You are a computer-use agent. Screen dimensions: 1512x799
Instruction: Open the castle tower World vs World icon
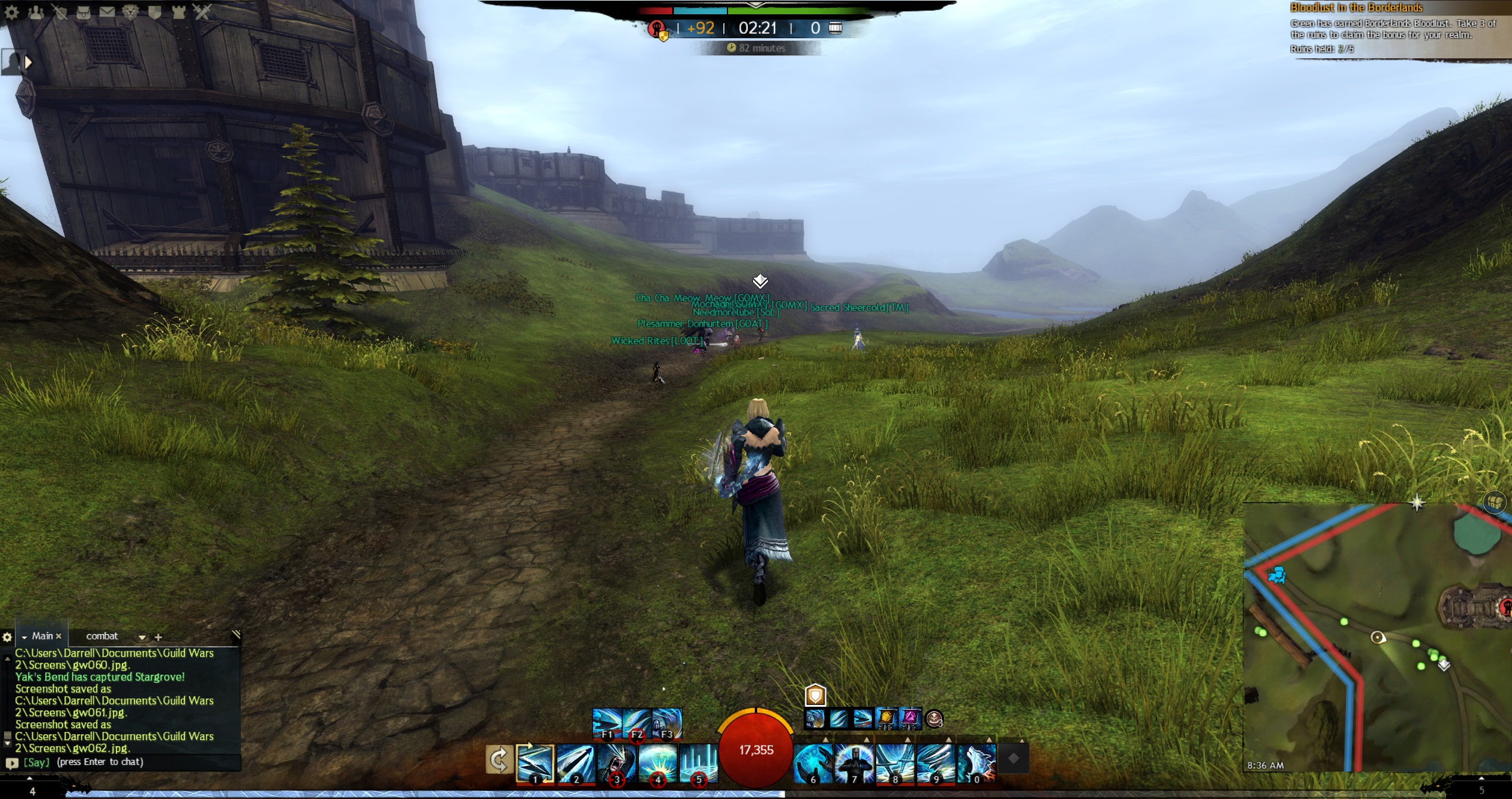tap(178, 12)
